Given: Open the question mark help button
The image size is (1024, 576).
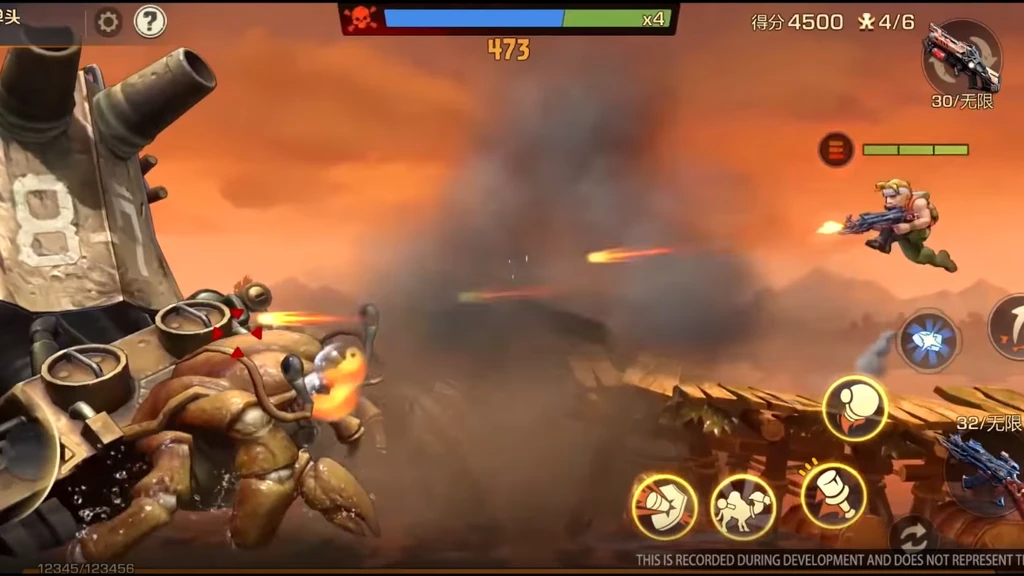Looking at the screenshot, I should (150, 21).
